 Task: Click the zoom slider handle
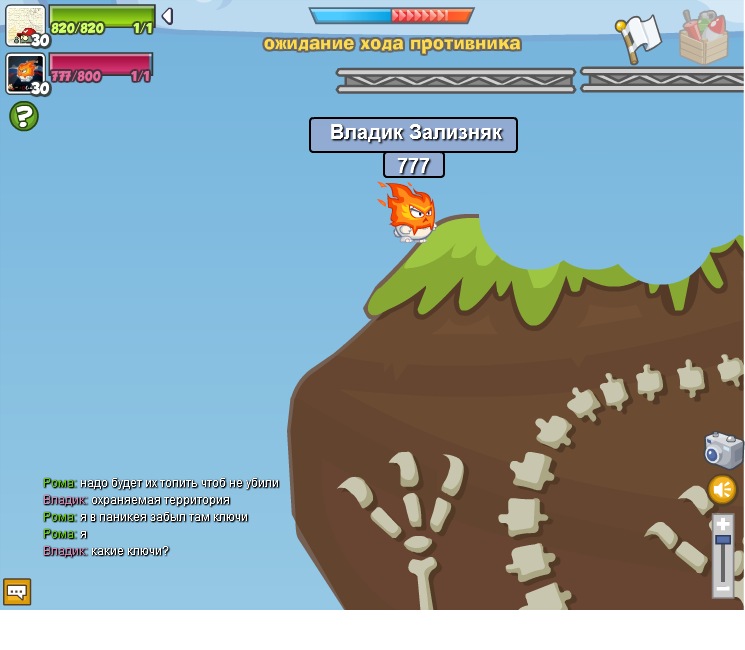click(x=723, y=540)
